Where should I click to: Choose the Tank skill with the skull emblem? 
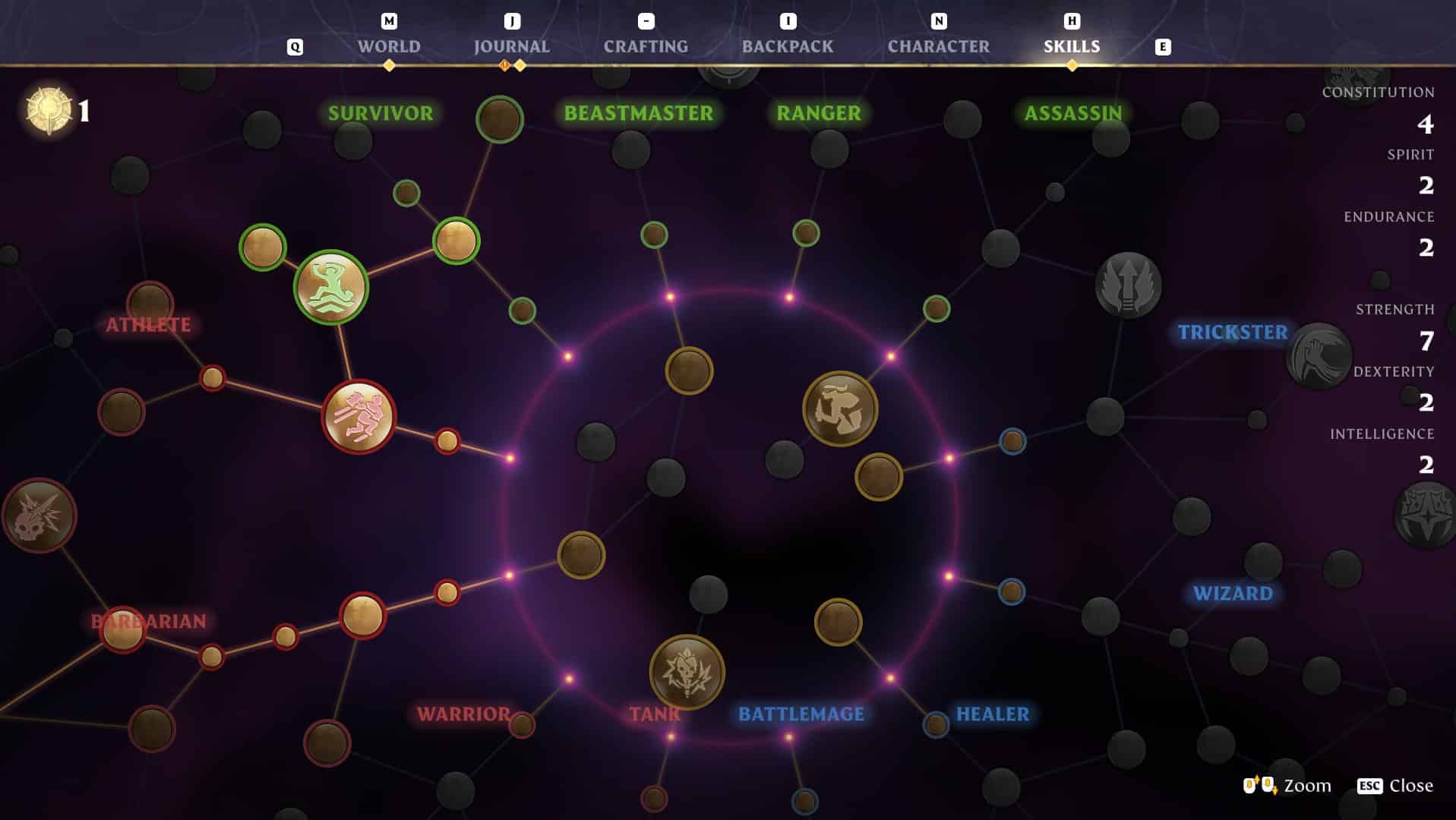[686, 672]
